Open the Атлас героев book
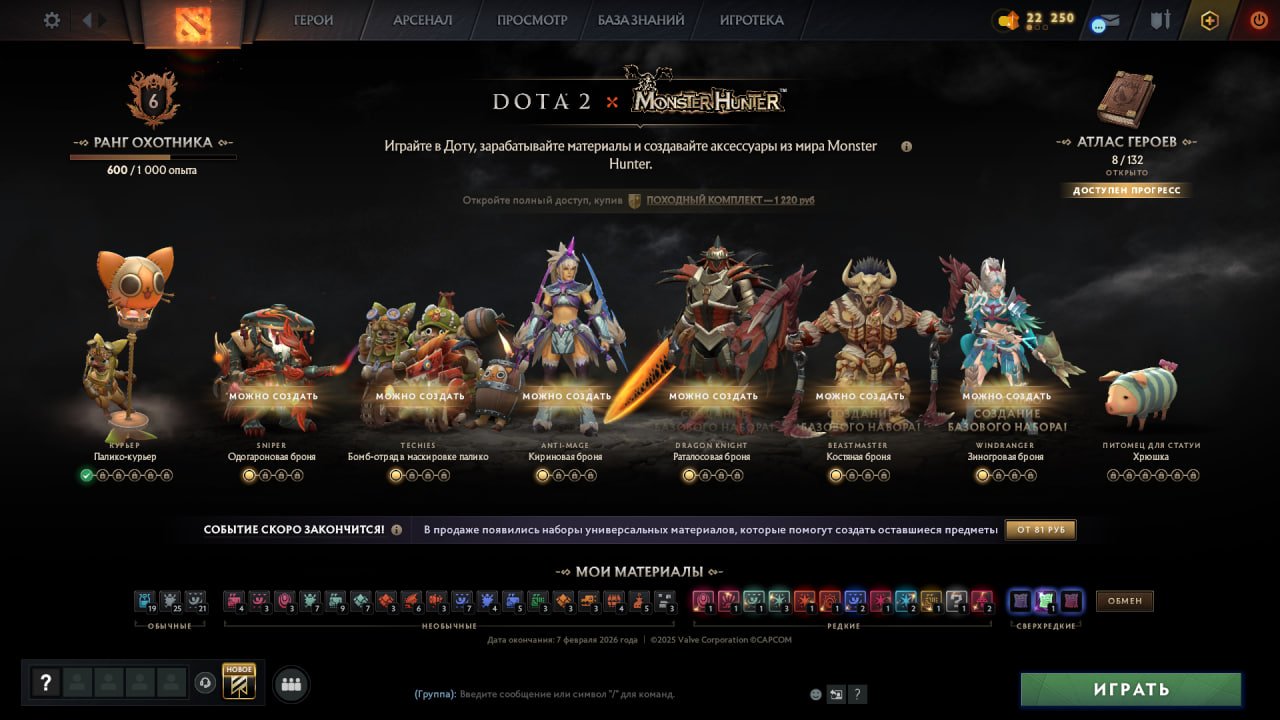1280x720 pixels. (1126, 100)
